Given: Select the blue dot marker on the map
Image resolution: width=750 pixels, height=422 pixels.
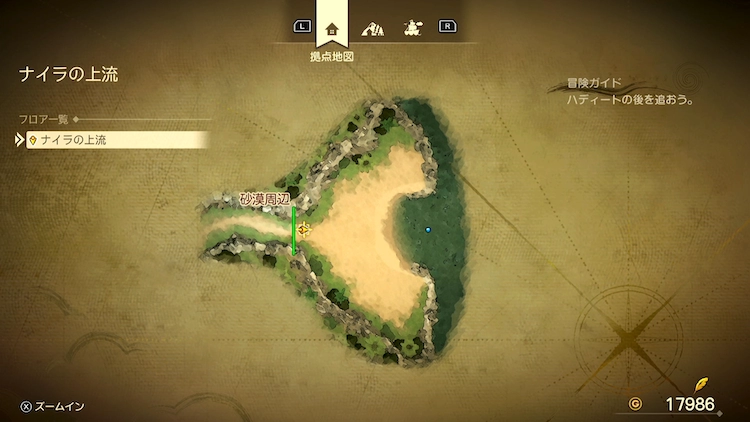Looking at the screenshot, I should (428, 229).
